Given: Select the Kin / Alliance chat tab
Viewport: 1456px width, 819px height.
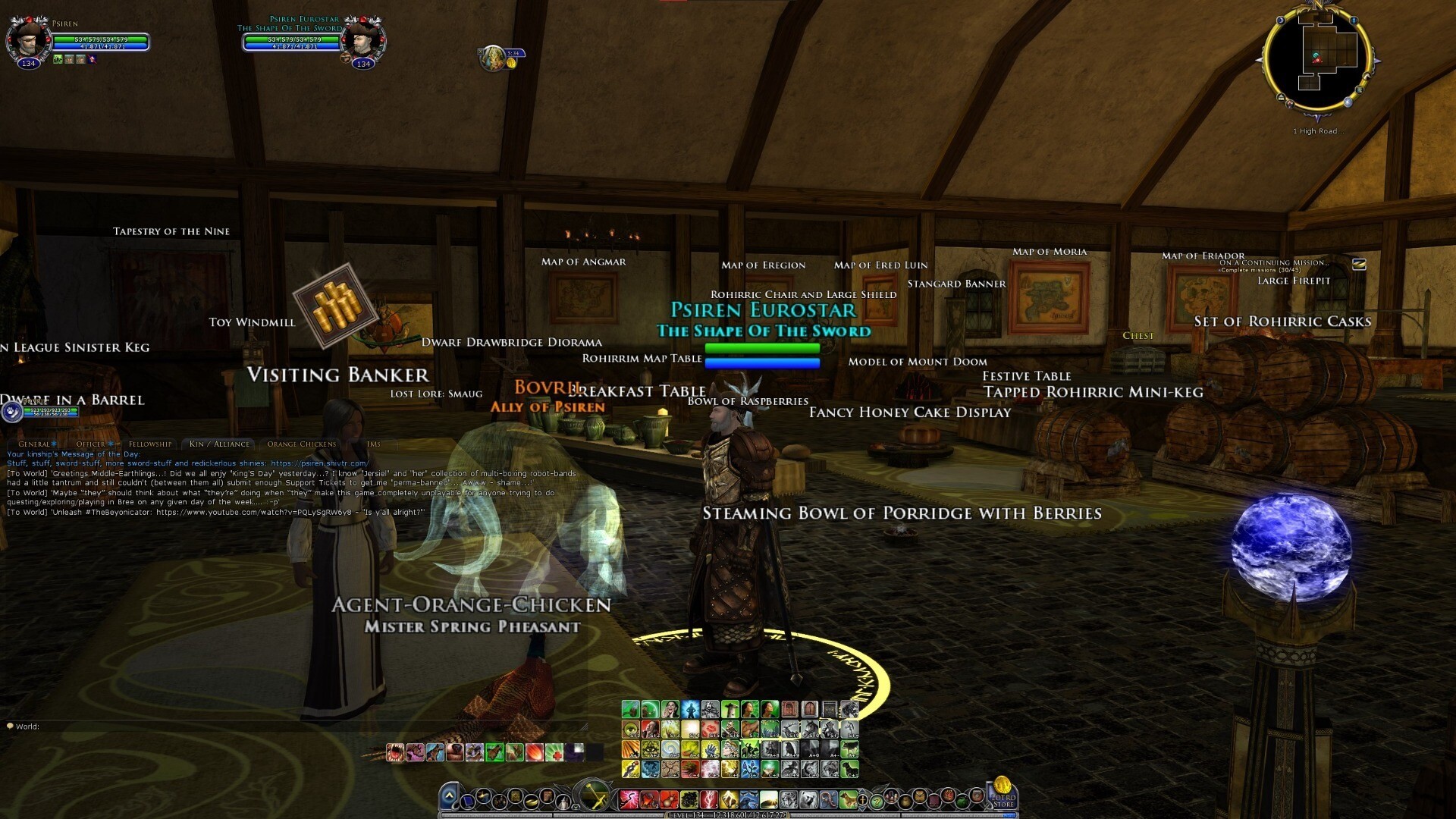Looking at the screenshot, I should (219, 444).
